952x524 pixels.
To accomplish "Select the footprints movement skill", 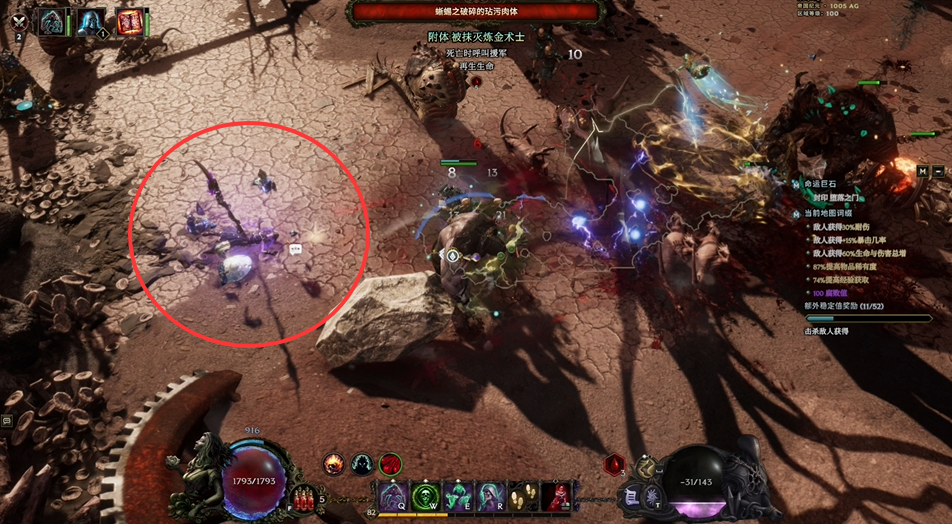I will tap(523, 497).
